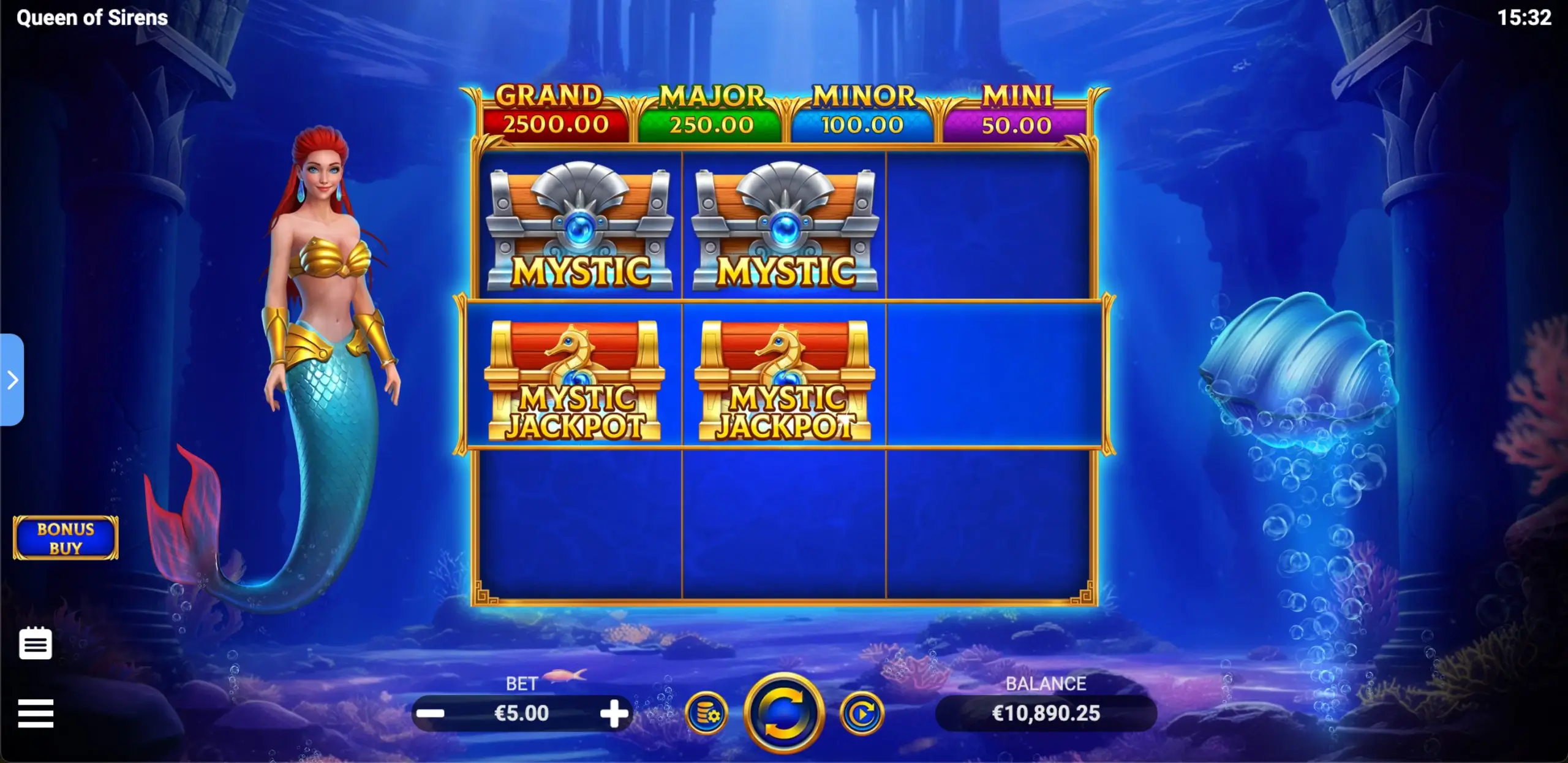Click the Queen of Sirens title
This screenshot has width=1568, height=763.
tap(89, 18)
